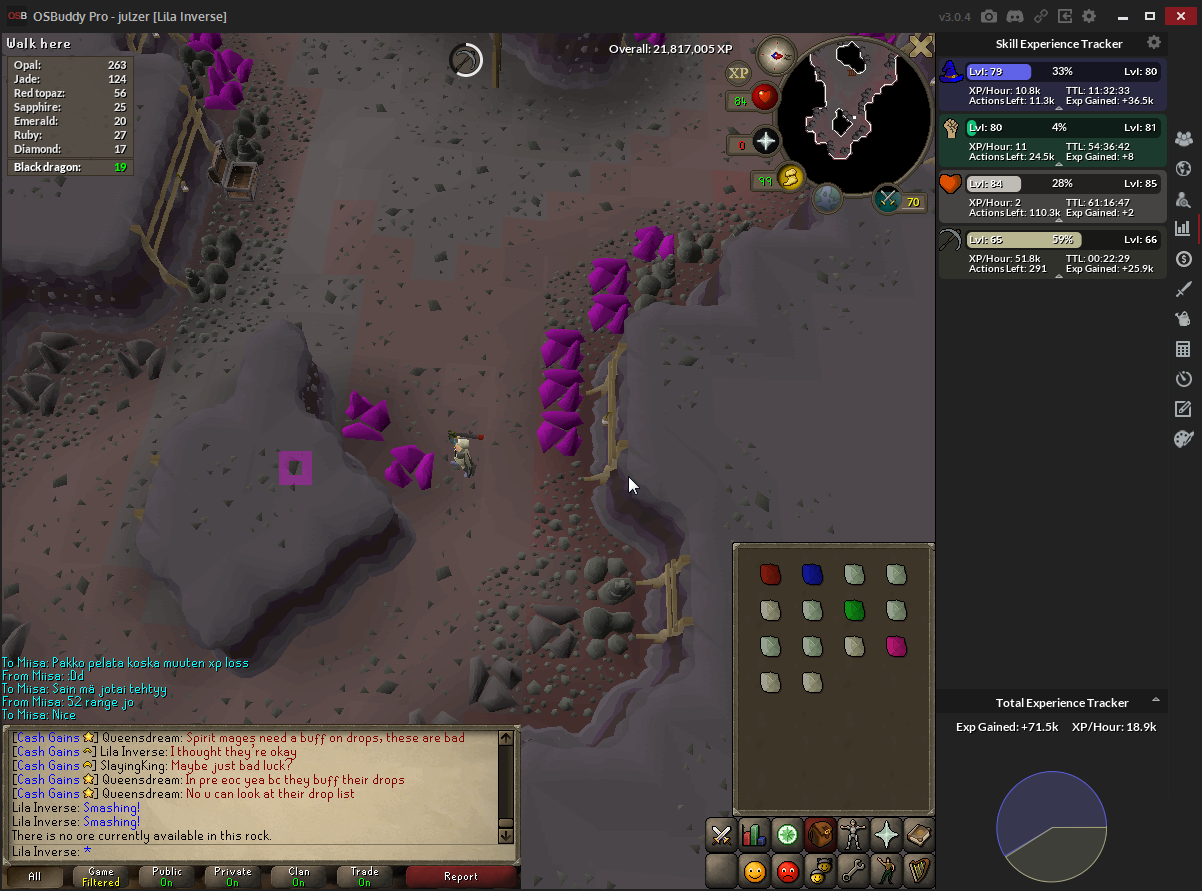The width and height of the screenshot is (1202, 891).
Task: Click the compass orb by the minimap
Action: click(x=776, y=55)
